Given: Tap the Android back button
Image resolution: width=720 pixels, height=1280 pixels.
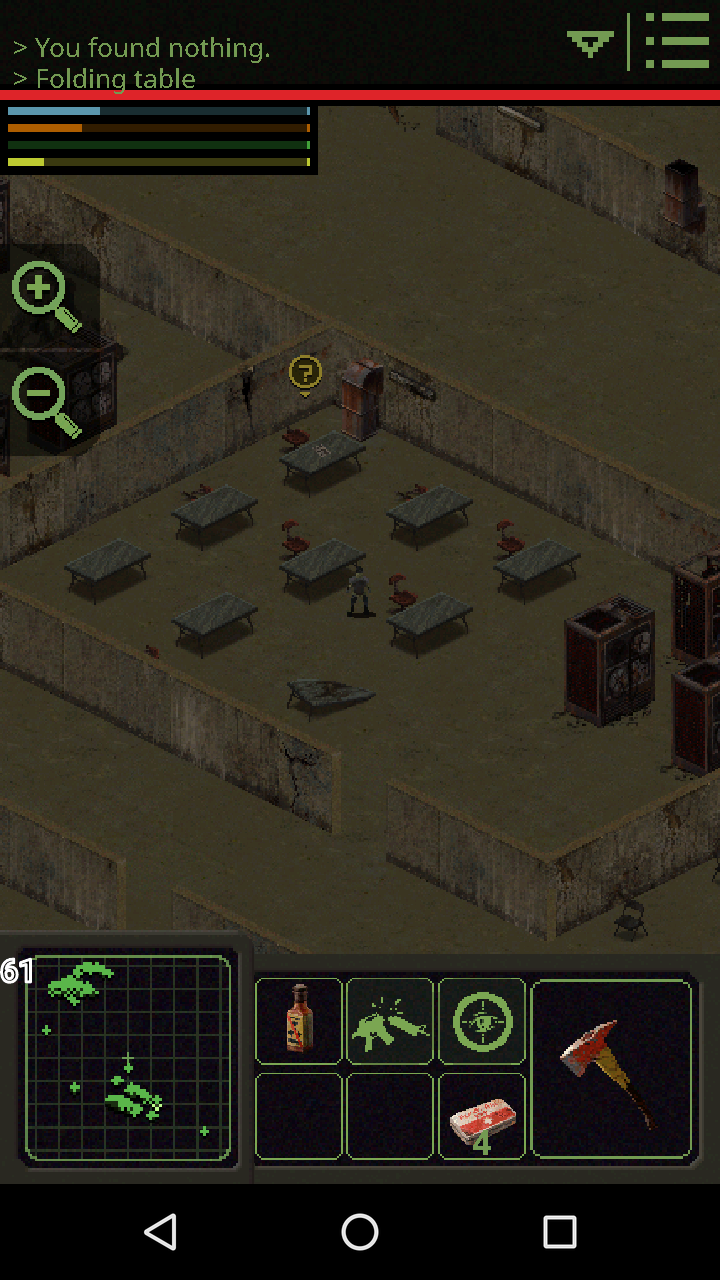Looking at the screenshot, I should (160, 1232).
